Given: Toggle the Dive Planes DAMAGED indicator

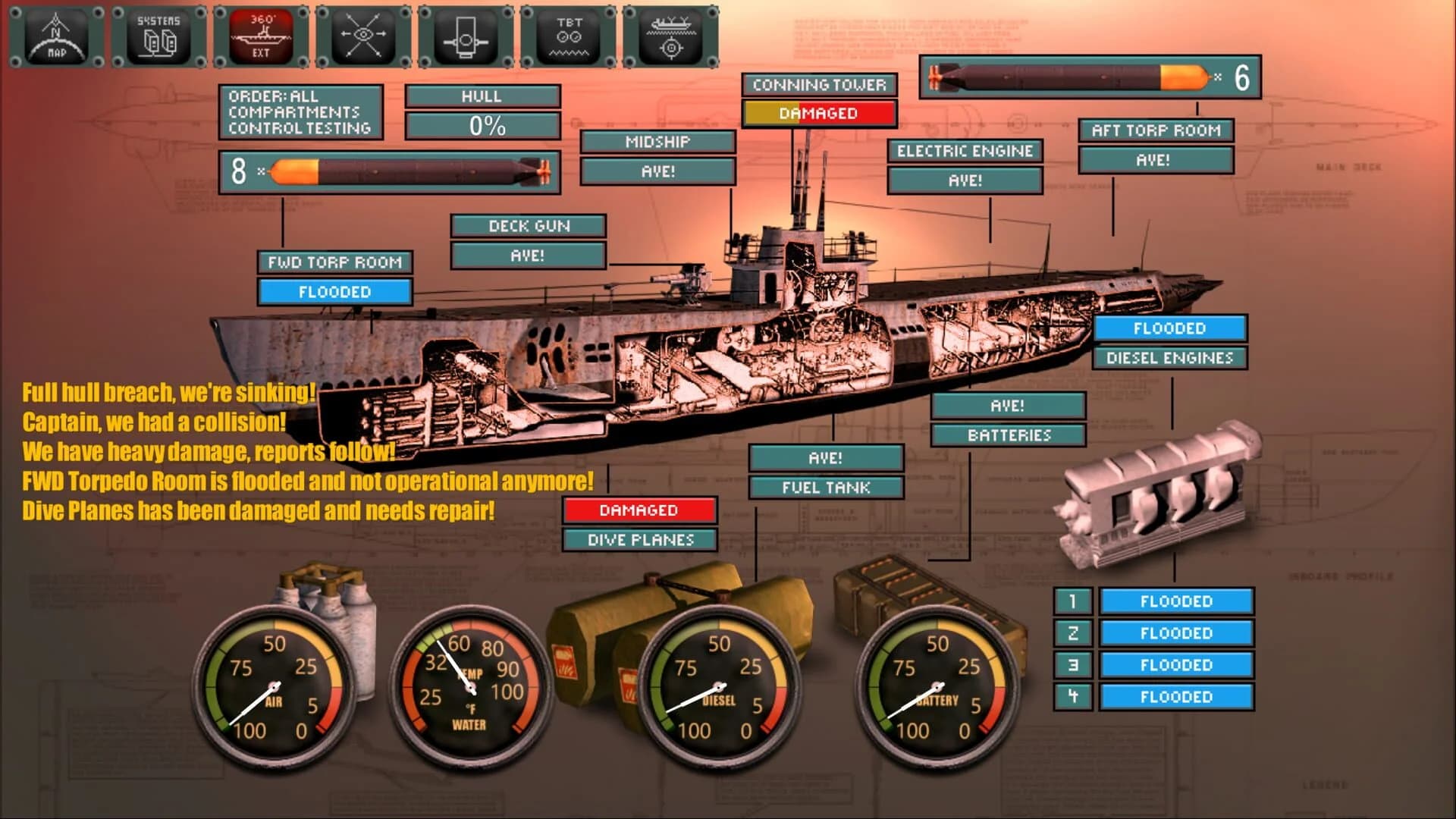Looking at the screenshot, I should coord(639,510).
